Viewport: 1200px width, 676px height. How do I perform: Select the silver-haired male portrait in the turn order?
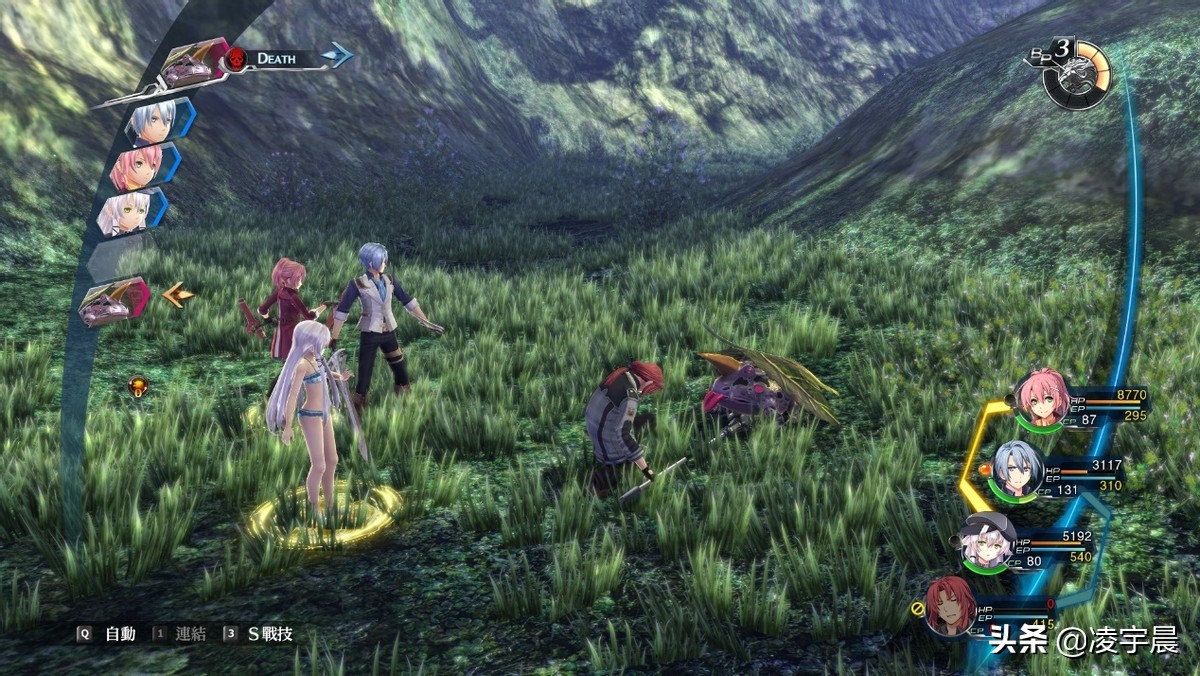154,122
